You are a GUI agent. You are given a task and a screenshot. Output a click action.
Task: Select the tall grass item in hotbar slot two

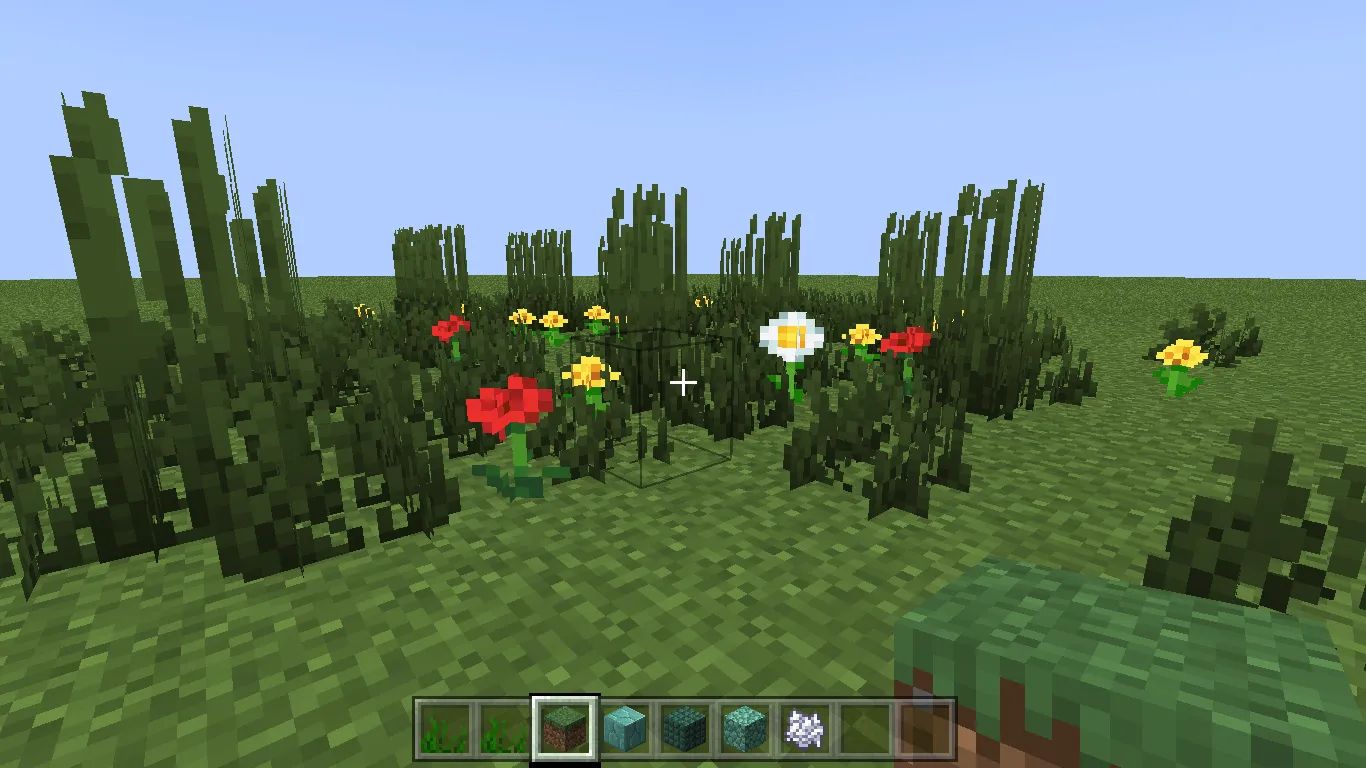point(503,730)
